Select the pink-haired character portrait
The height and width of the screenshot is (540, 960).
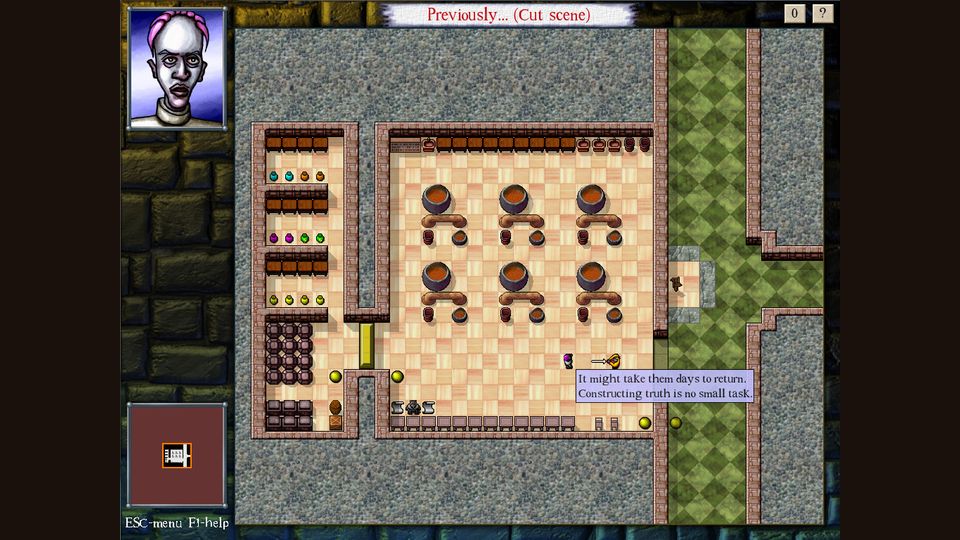click(177, 68)
